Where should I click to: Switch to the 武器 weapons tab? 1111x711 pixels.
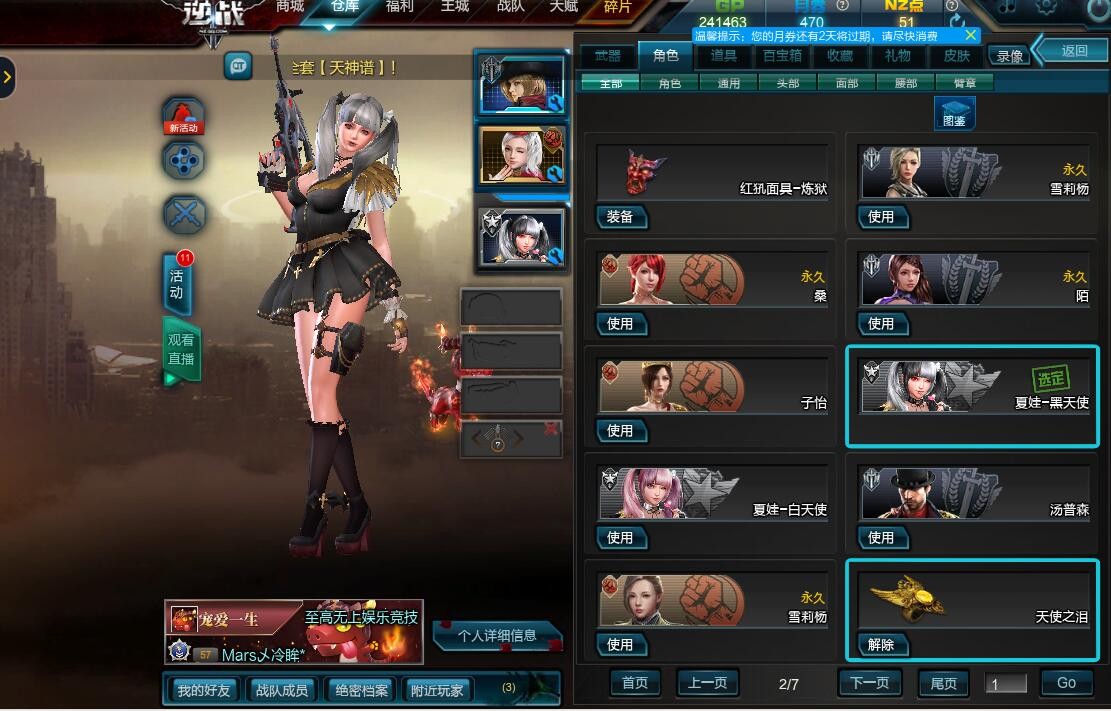[607, 56]
